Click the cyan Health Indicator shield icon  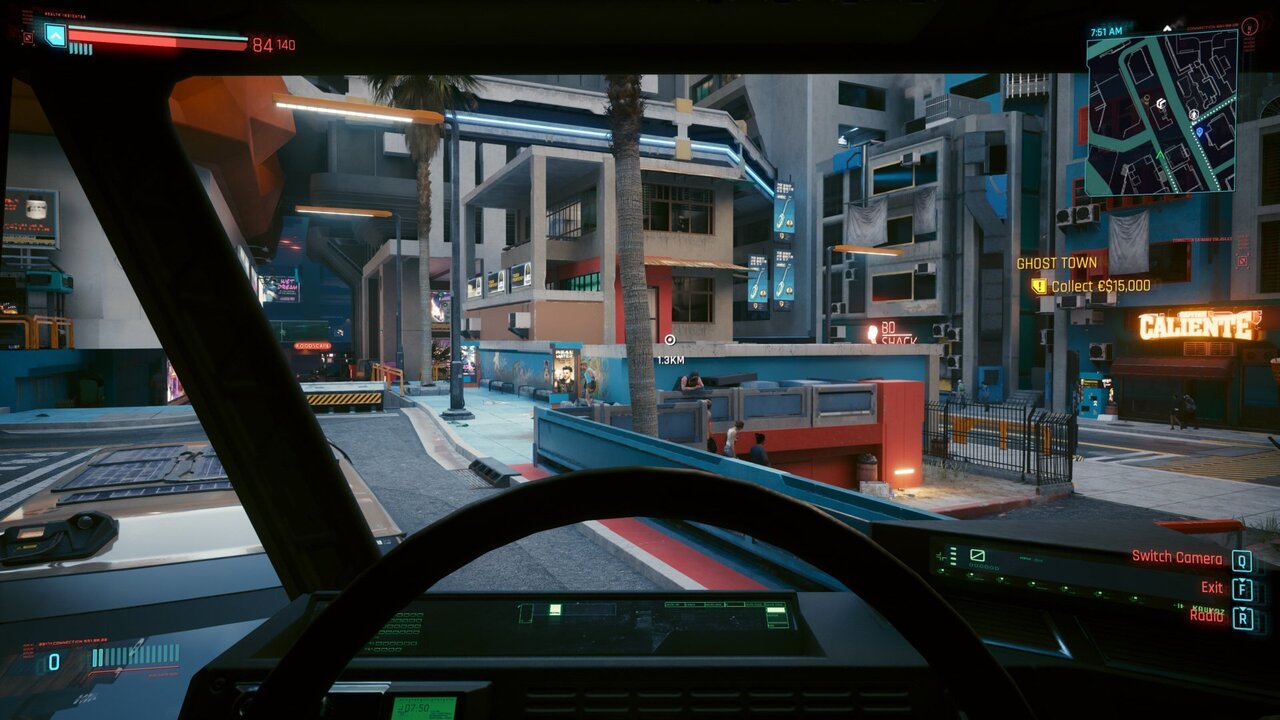[54, 36]
